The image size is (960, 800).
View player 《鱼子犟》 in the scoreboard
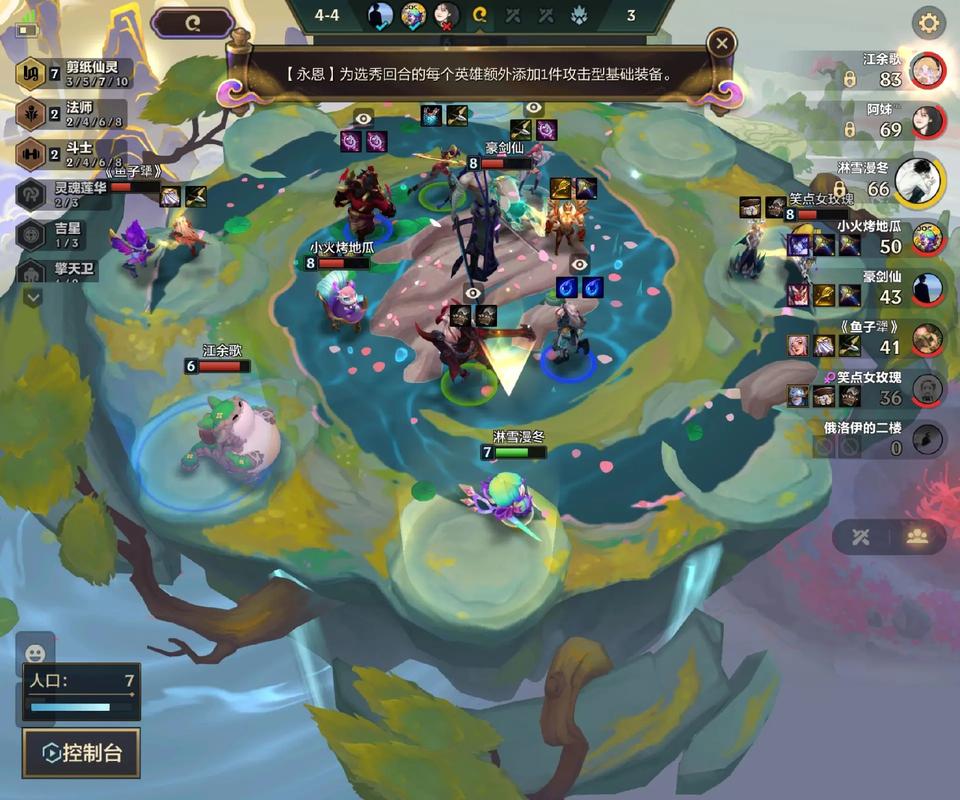[x=928, y=339]
